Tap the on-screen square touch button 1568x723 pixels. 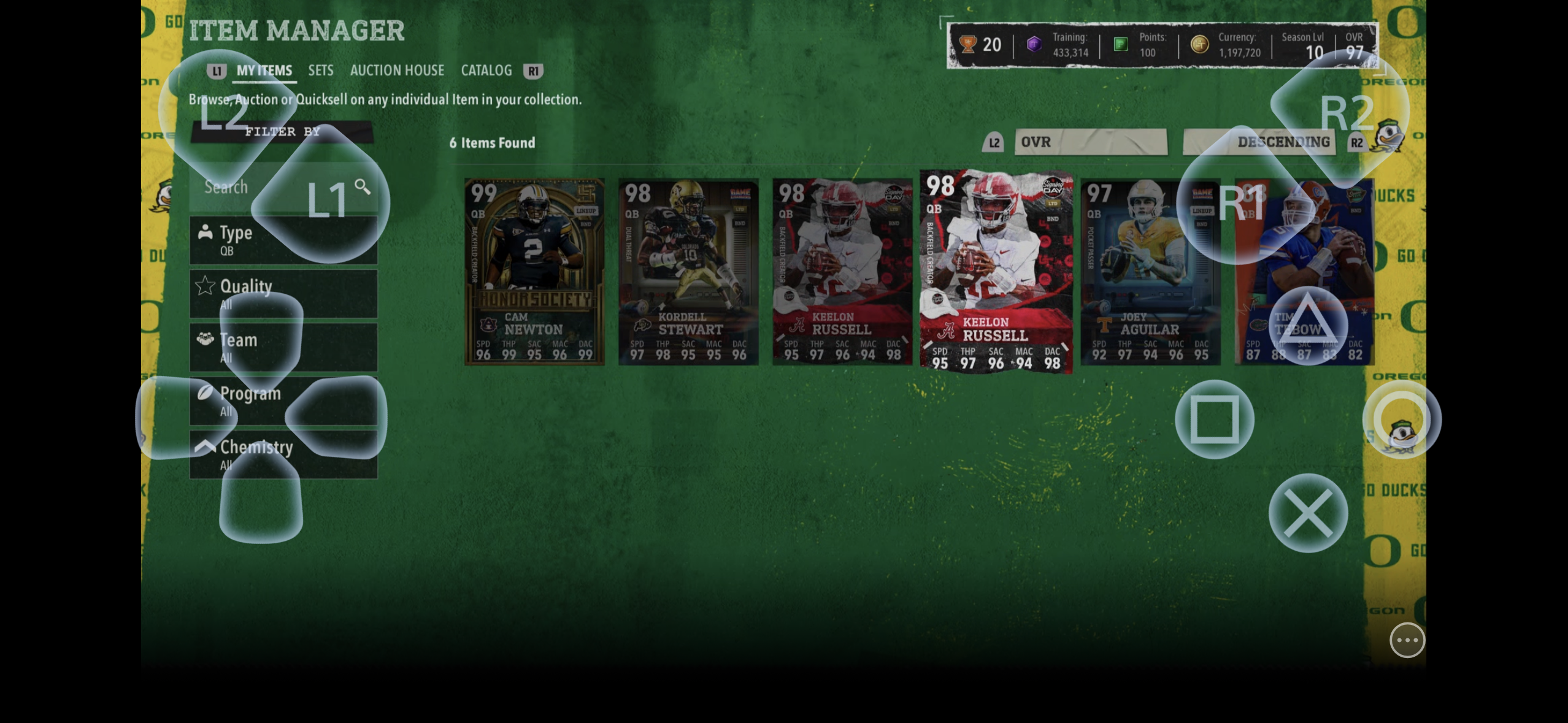click(x=1214, y=419)
